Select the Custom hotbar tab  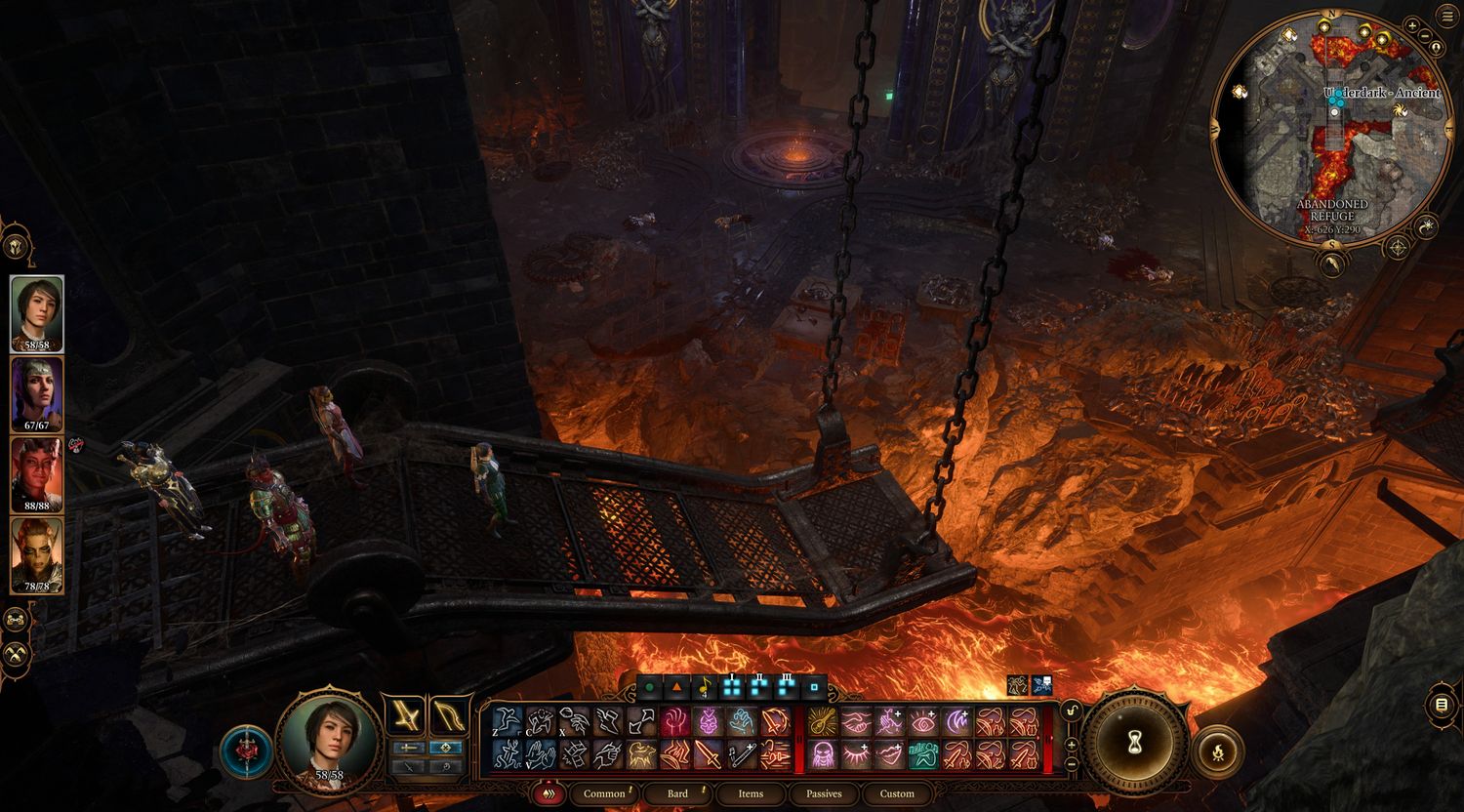[x=897, y=793]
